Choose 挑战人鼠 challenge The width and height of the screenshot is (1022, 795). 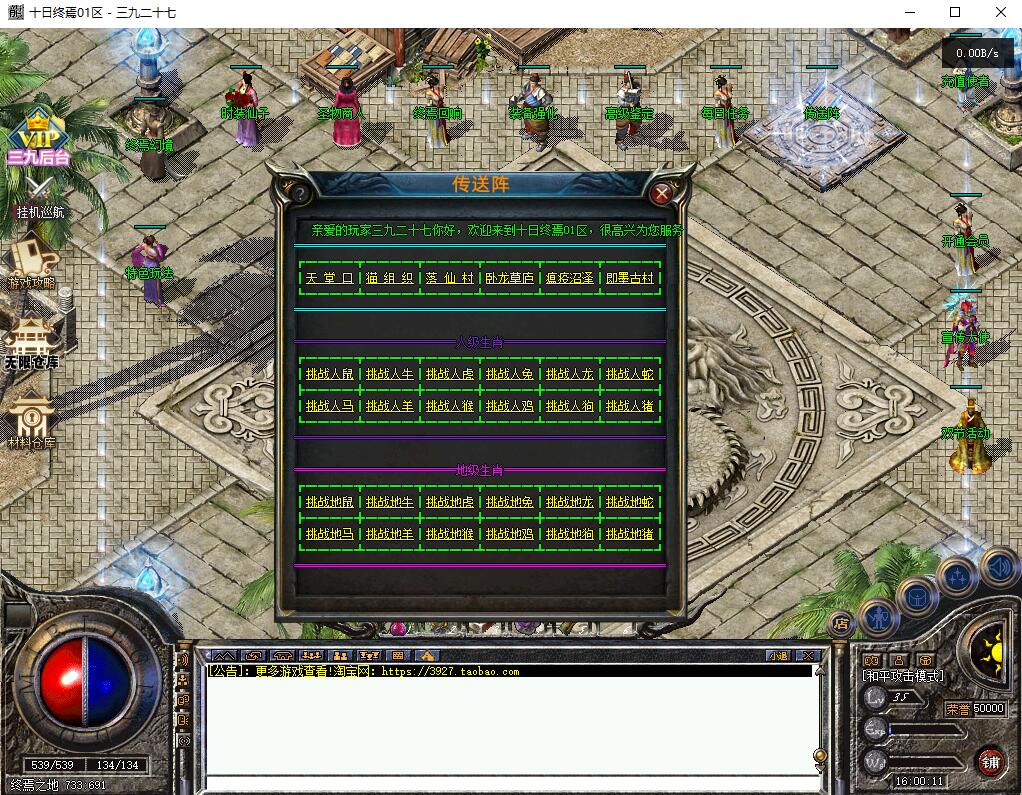point(329,374)
